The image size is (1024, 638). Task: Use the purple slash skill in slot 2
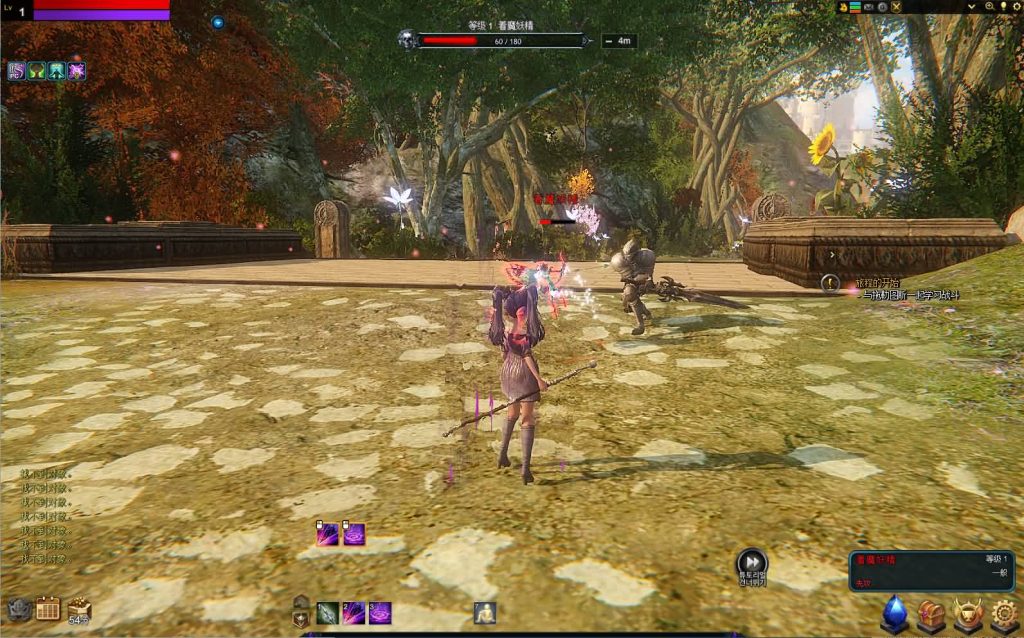354,613
